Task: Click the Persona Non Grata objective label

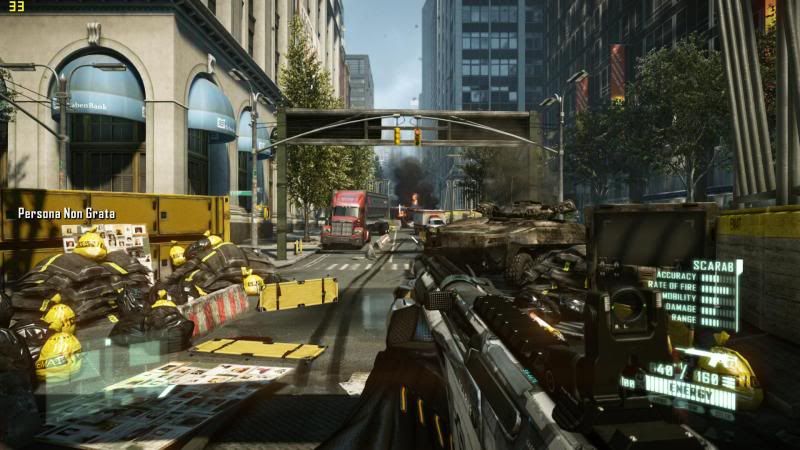Action: coord(66,213)
